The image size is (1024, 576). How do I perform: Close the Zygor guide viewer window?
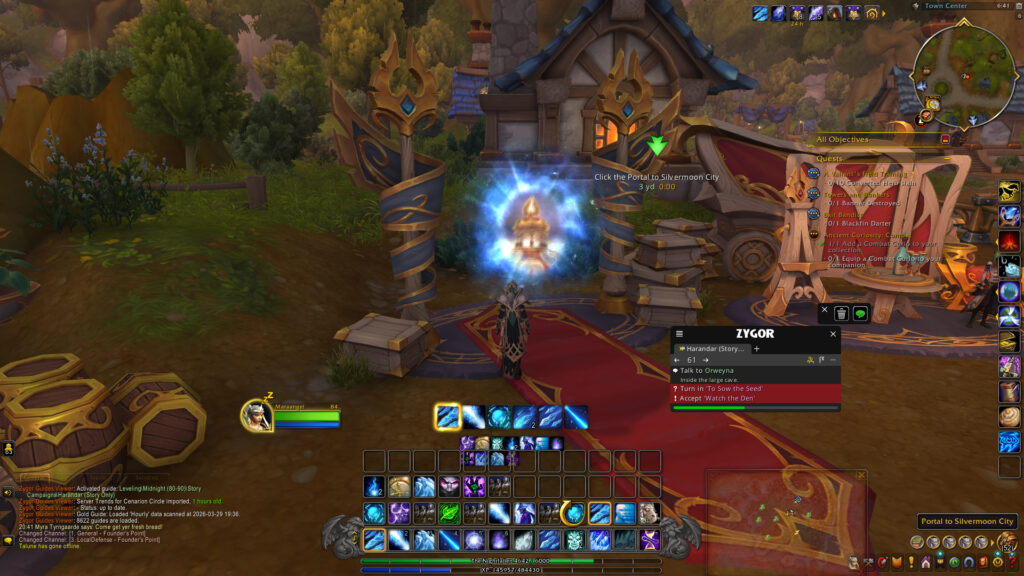833,334
